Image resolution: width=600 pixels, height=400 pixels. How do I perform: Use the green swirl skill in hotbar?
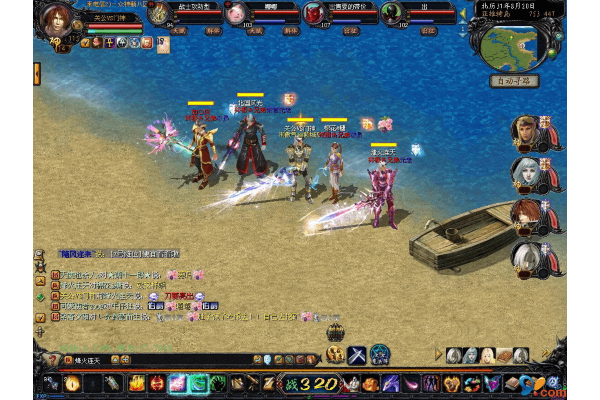point(198,382)
